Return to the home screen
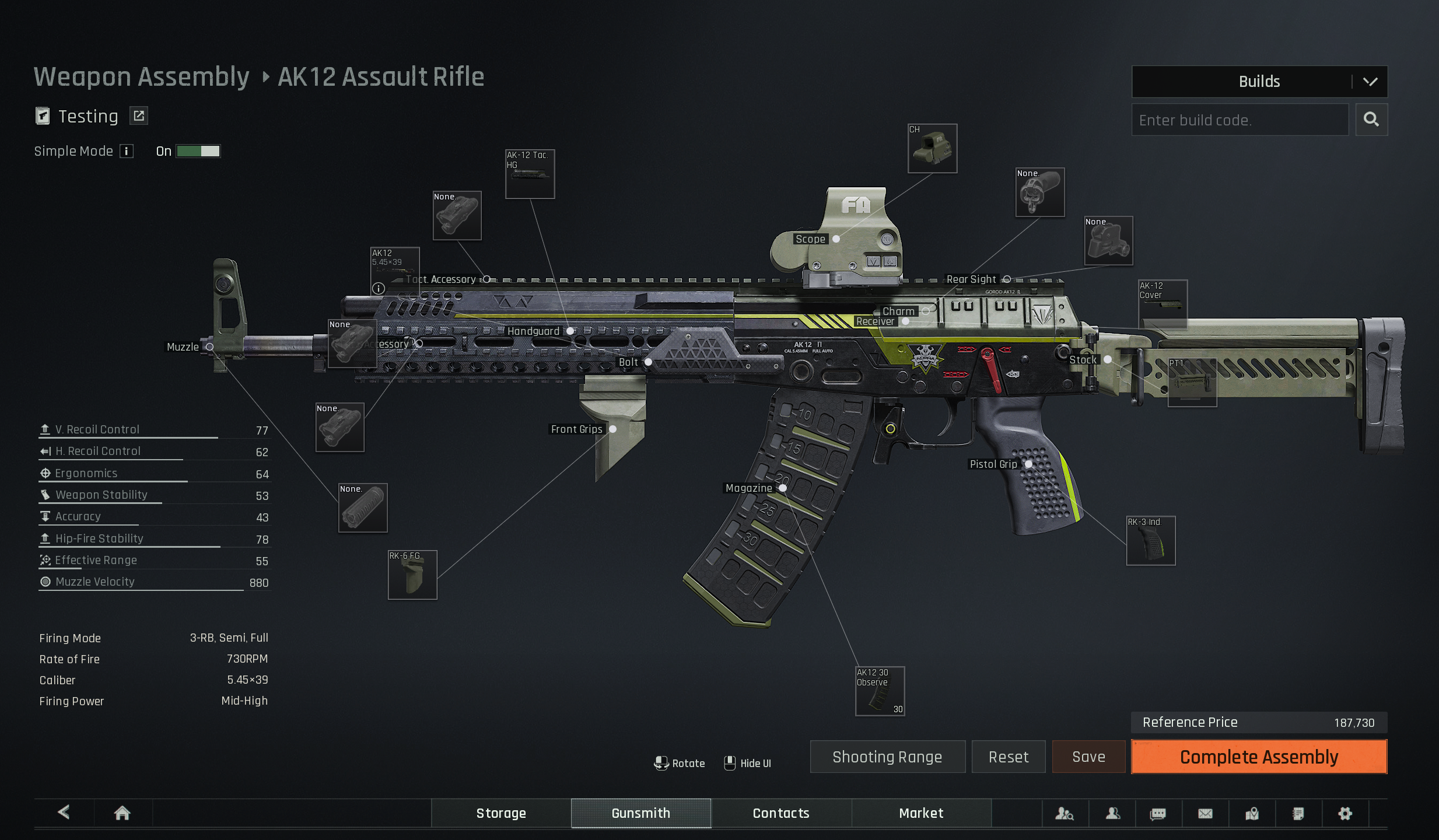The width and height of the screenshot is (1439, 840). 122,813
